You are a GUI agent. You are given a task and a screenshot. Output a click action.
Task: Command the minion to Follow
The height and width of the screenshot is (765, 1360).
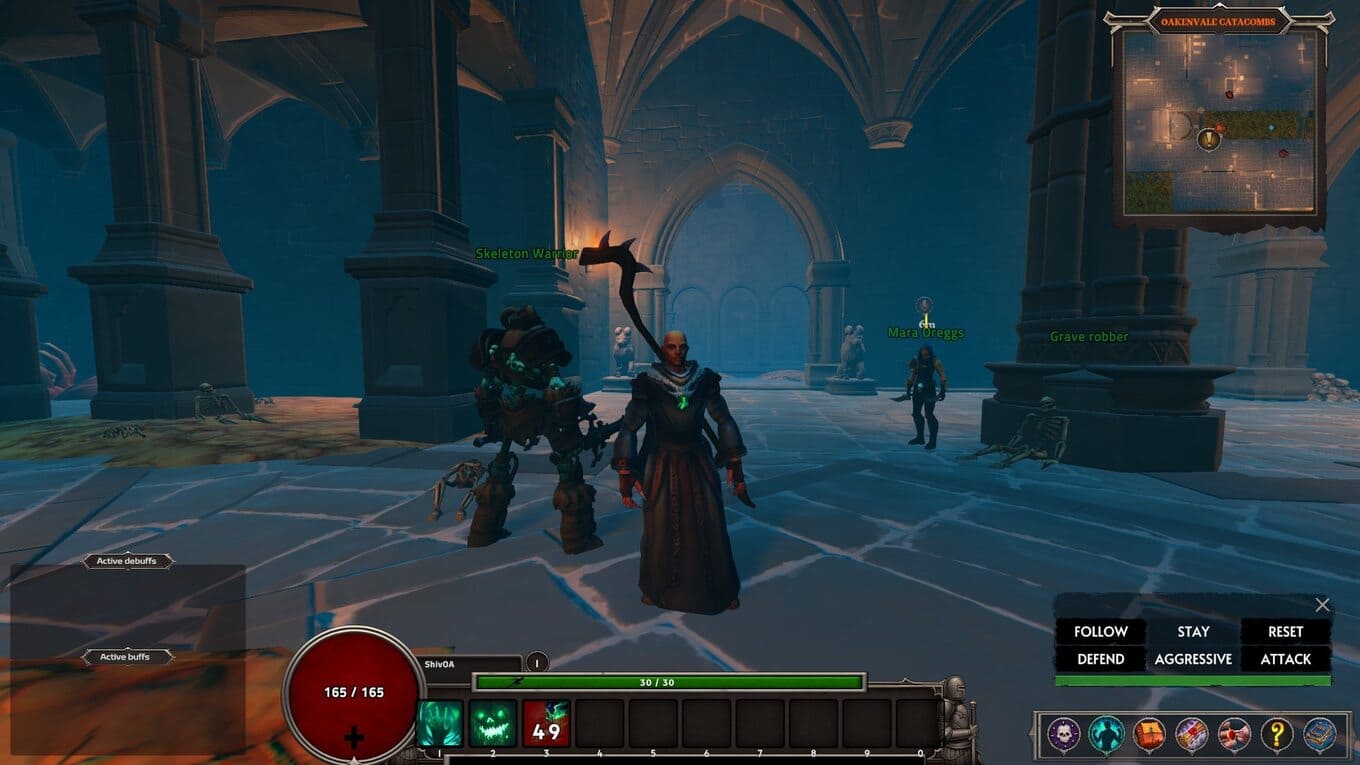point(1100,631)
